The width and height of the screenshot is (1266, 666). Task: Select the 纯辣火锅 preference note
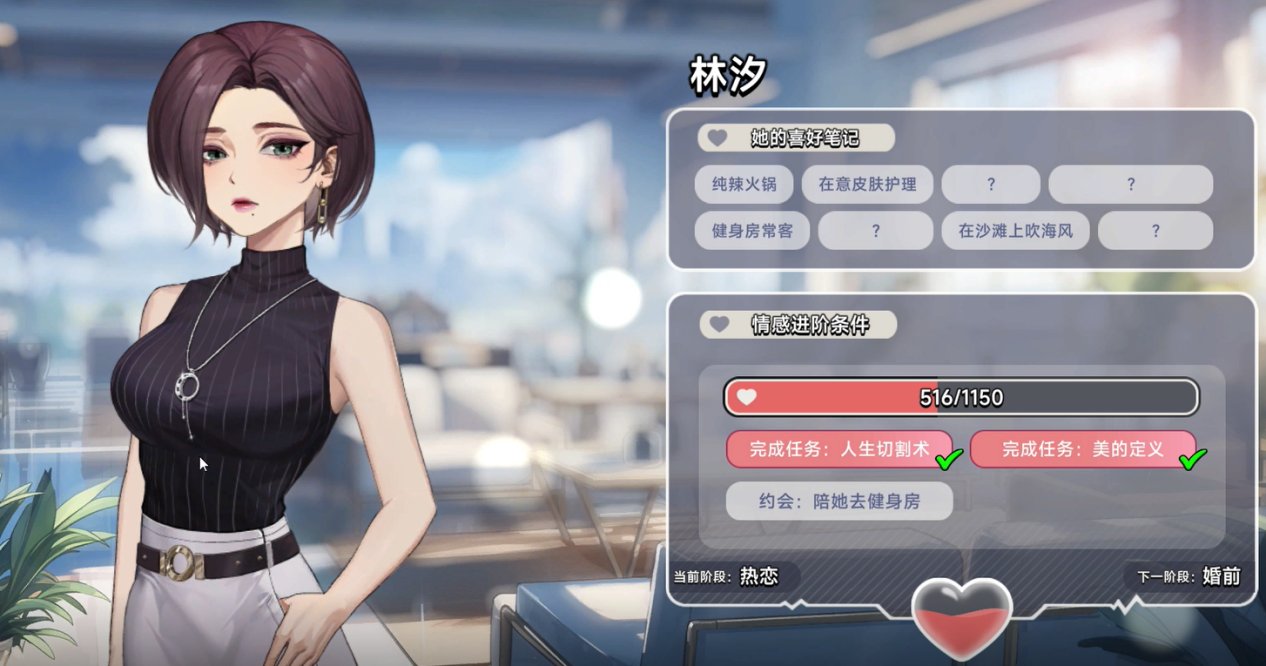click(744, 184)
